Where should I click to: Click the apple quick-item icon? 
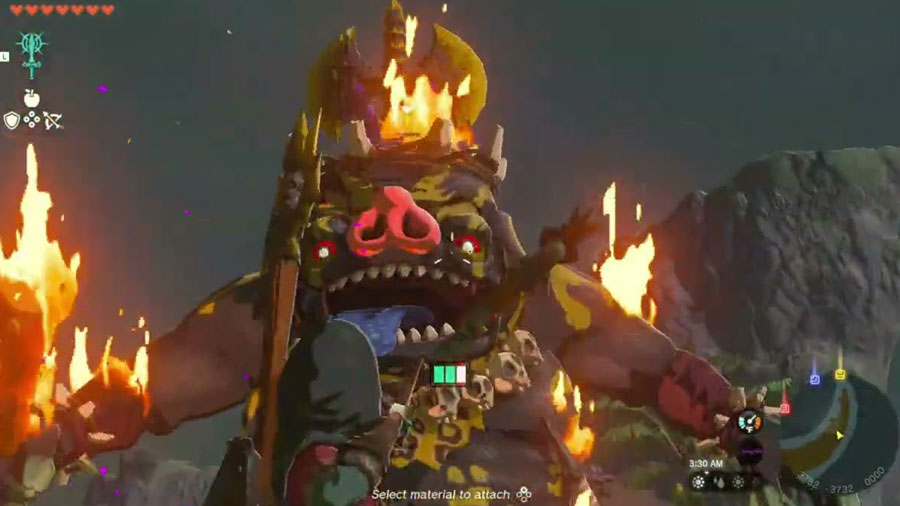pos(31,98)
